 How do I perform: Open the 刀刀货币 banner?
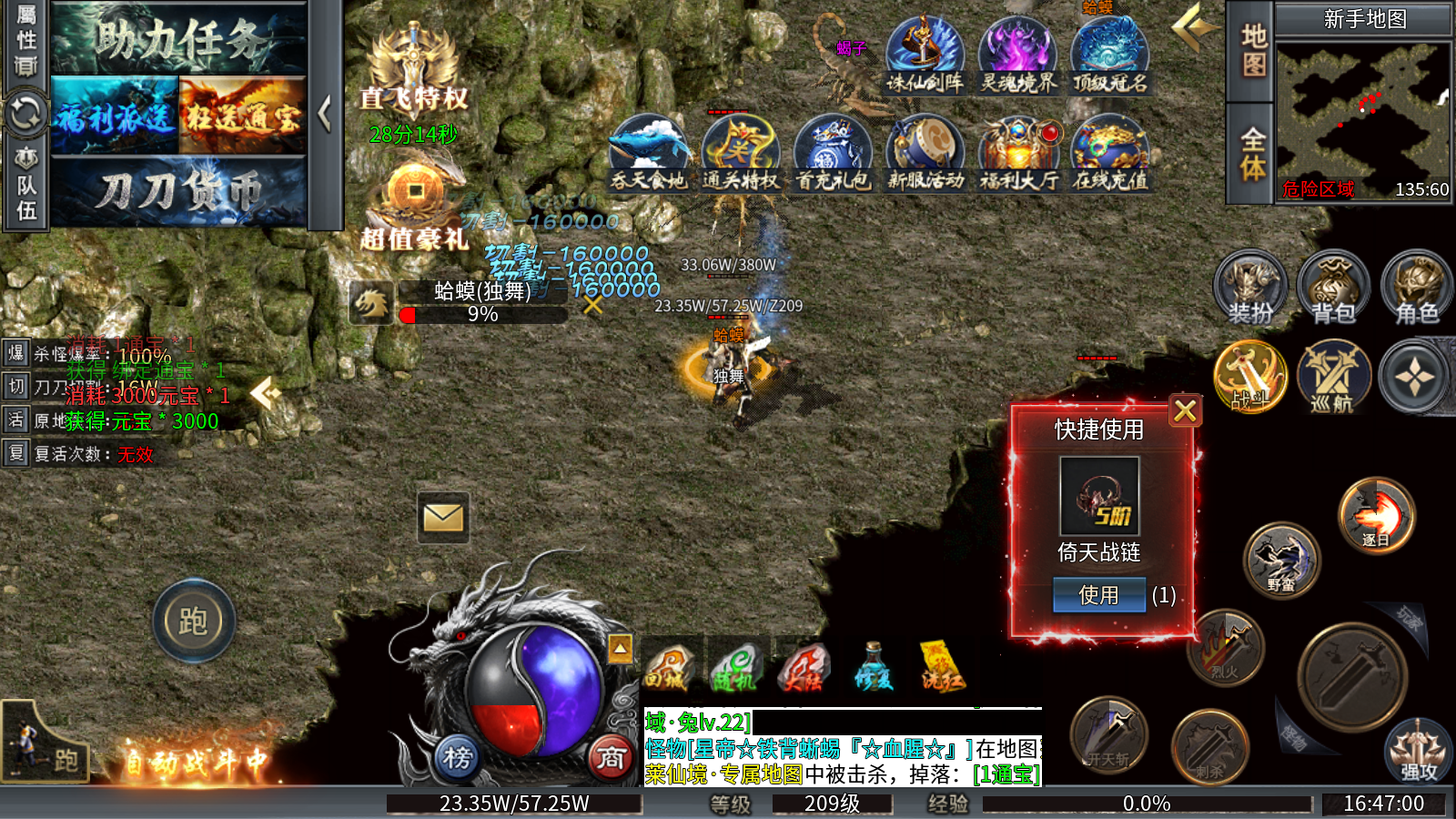pyautogui.click(x=178, y=191)
